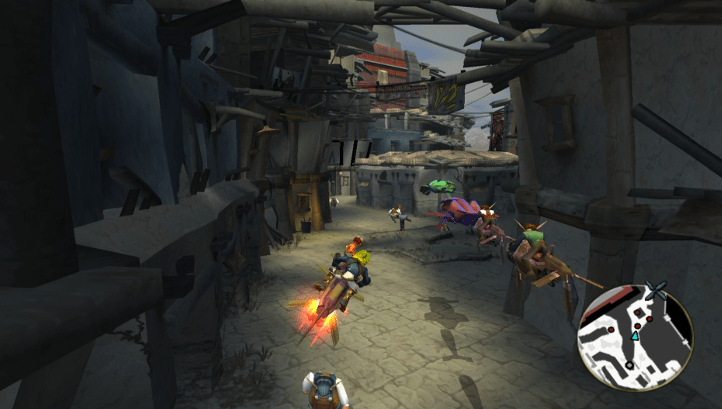The image size is (722, 409).
Task: Select the gray circle marker on minimap
Action: (x=629, y=365)
